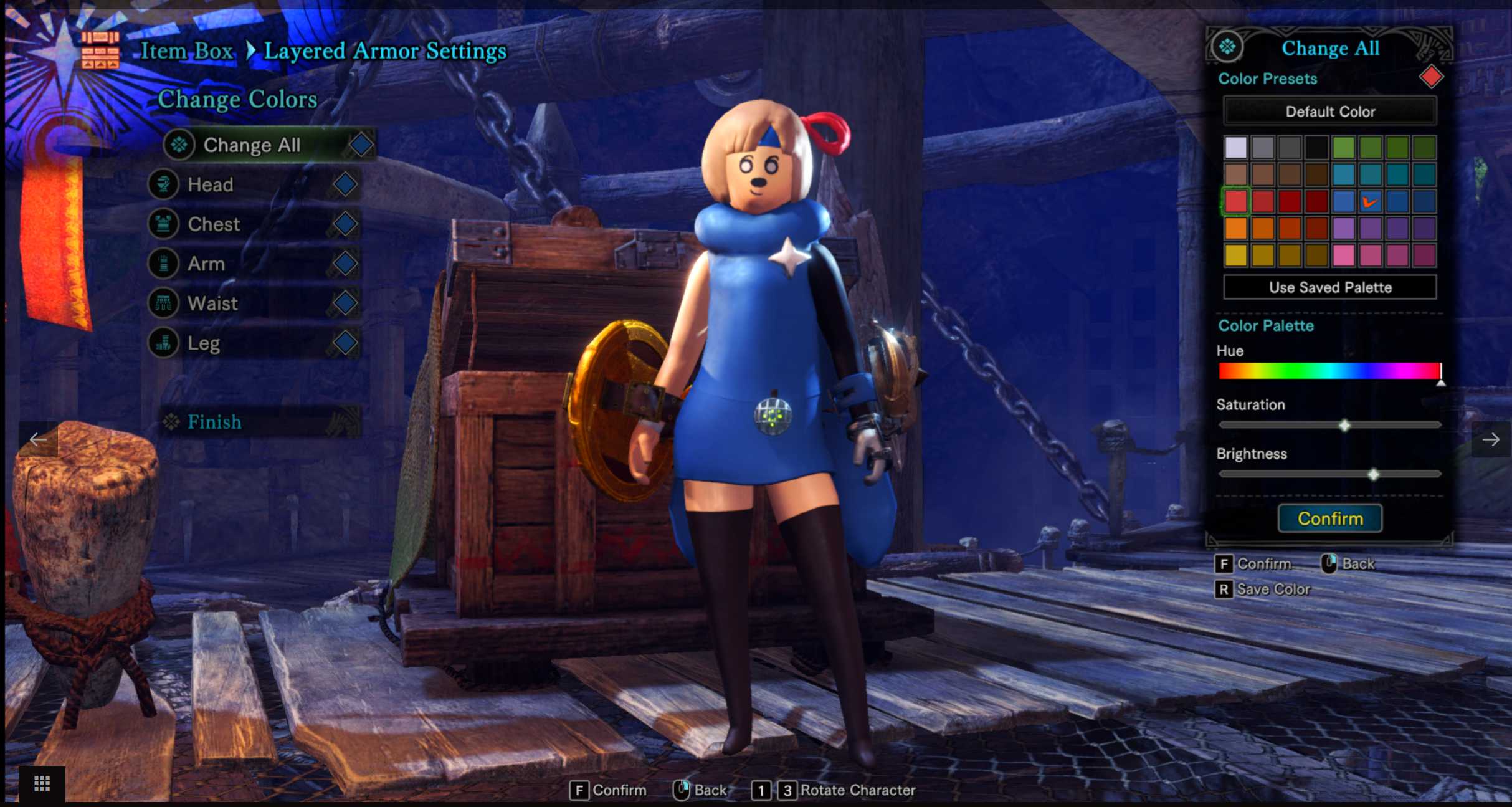The height and width of the screenshot is (807, 1512).
Task: Expand the next page with the right arrow
Action: [1493, 439]
